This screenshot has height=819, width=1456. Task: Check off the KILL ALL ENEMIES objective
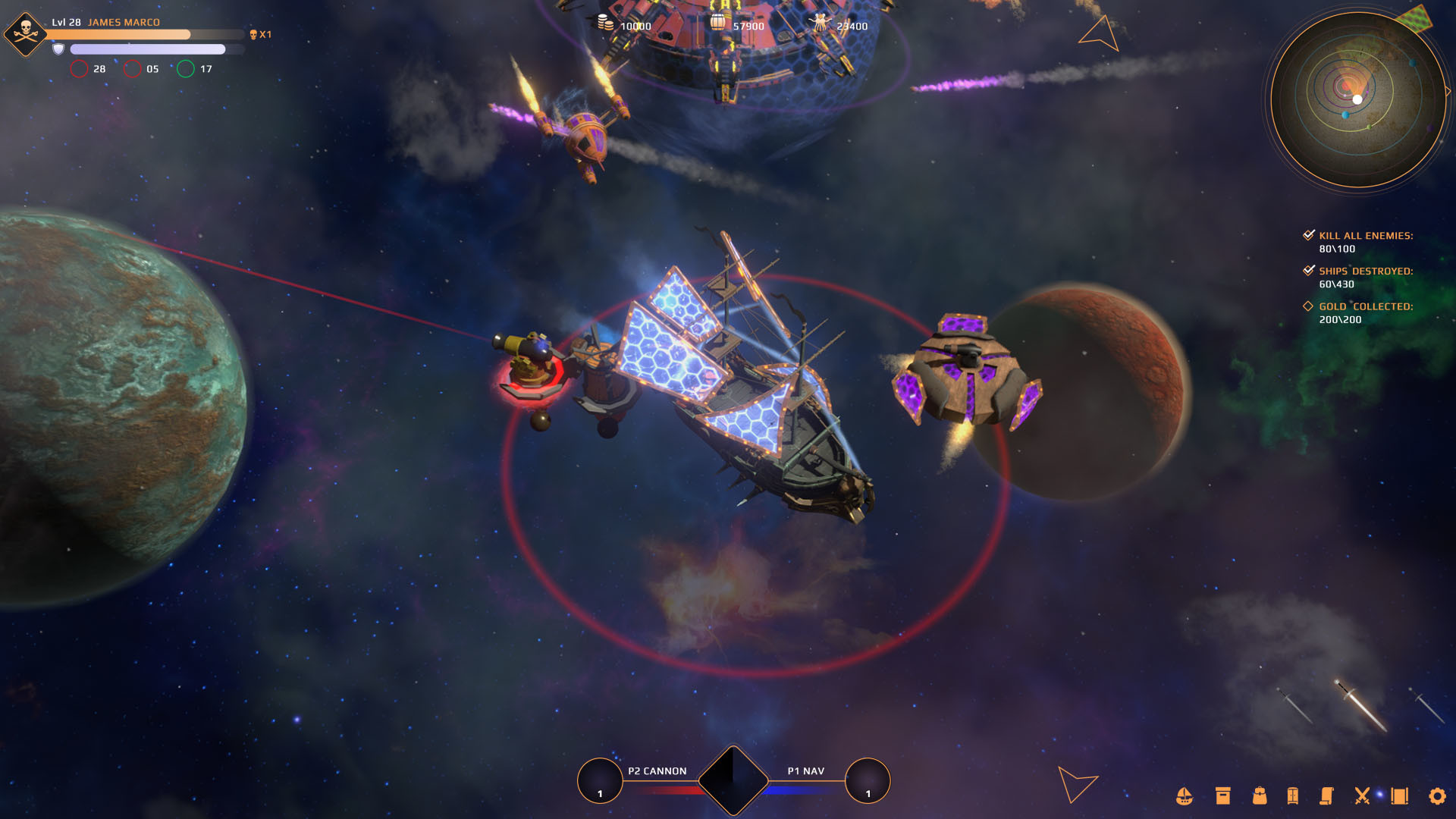1308,235
